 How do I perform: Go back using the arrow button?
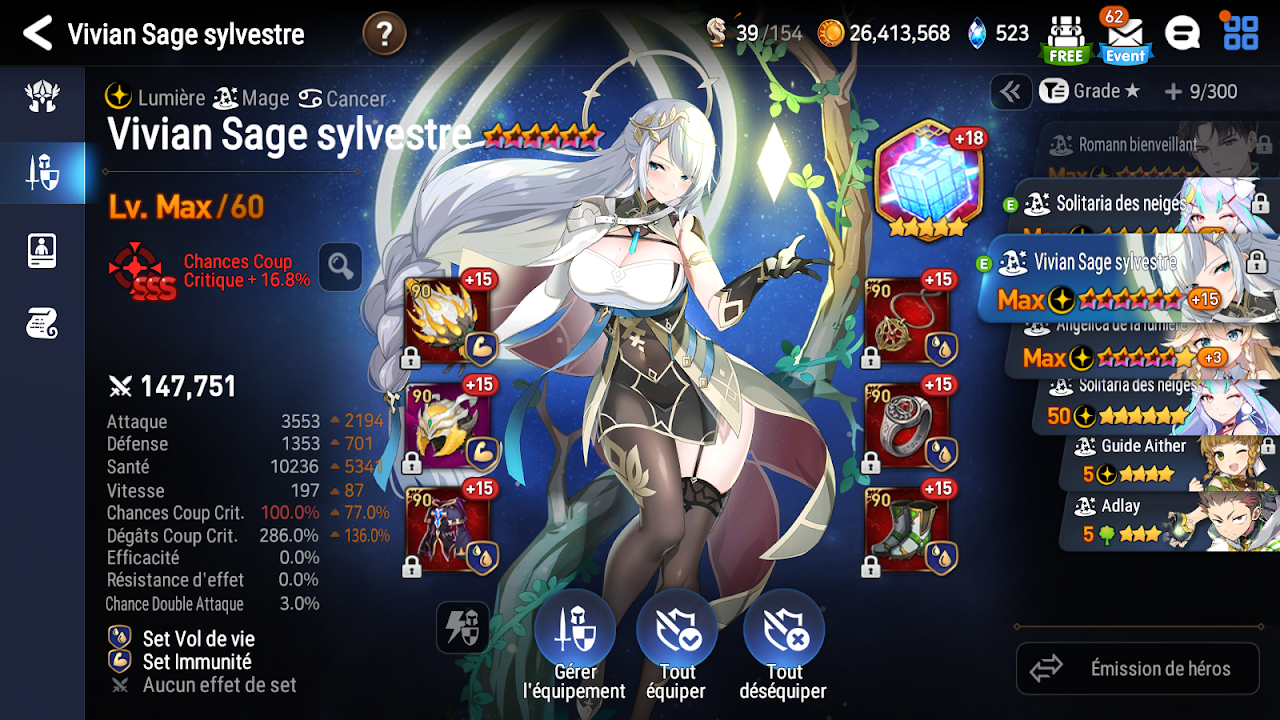point(37,34)
